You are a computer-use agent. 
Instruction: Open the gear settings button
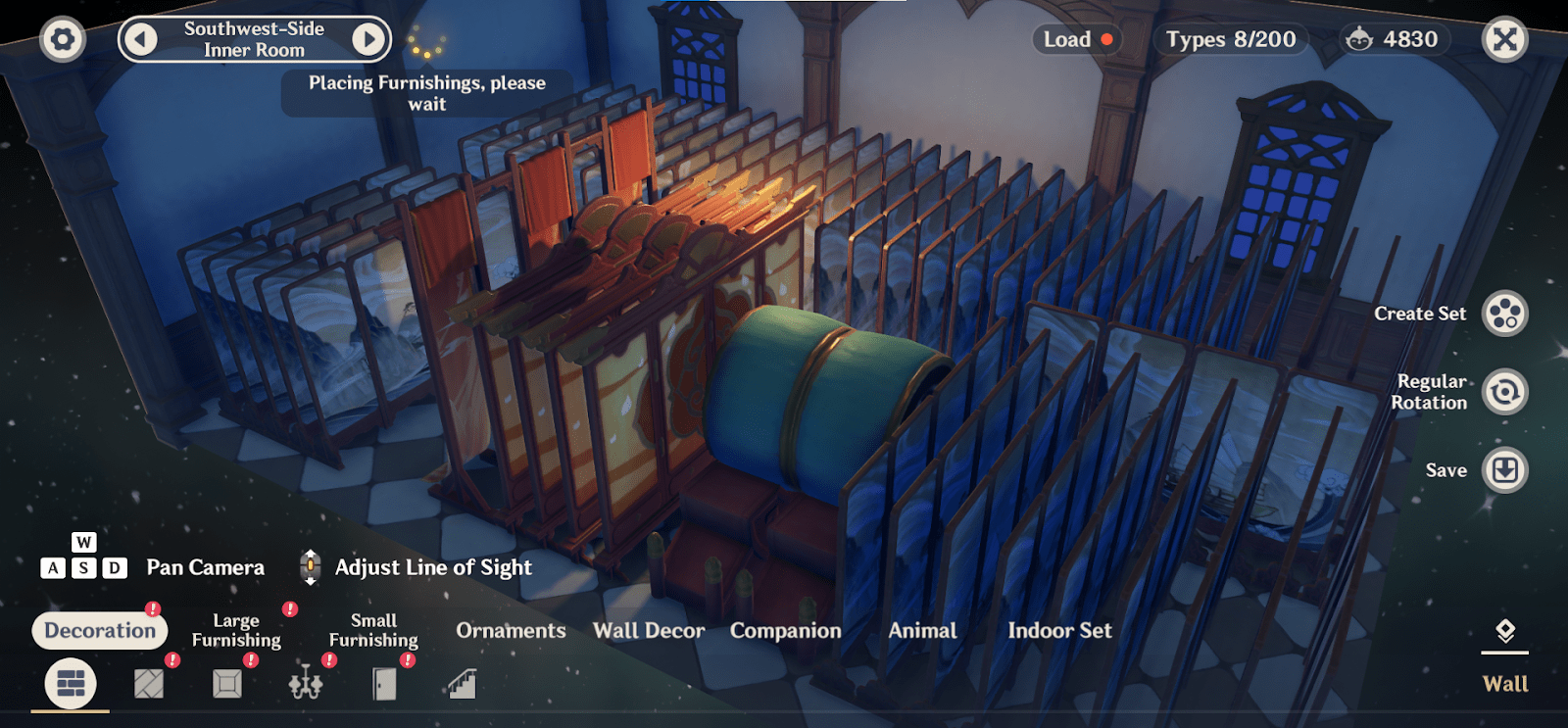point(63,40)
